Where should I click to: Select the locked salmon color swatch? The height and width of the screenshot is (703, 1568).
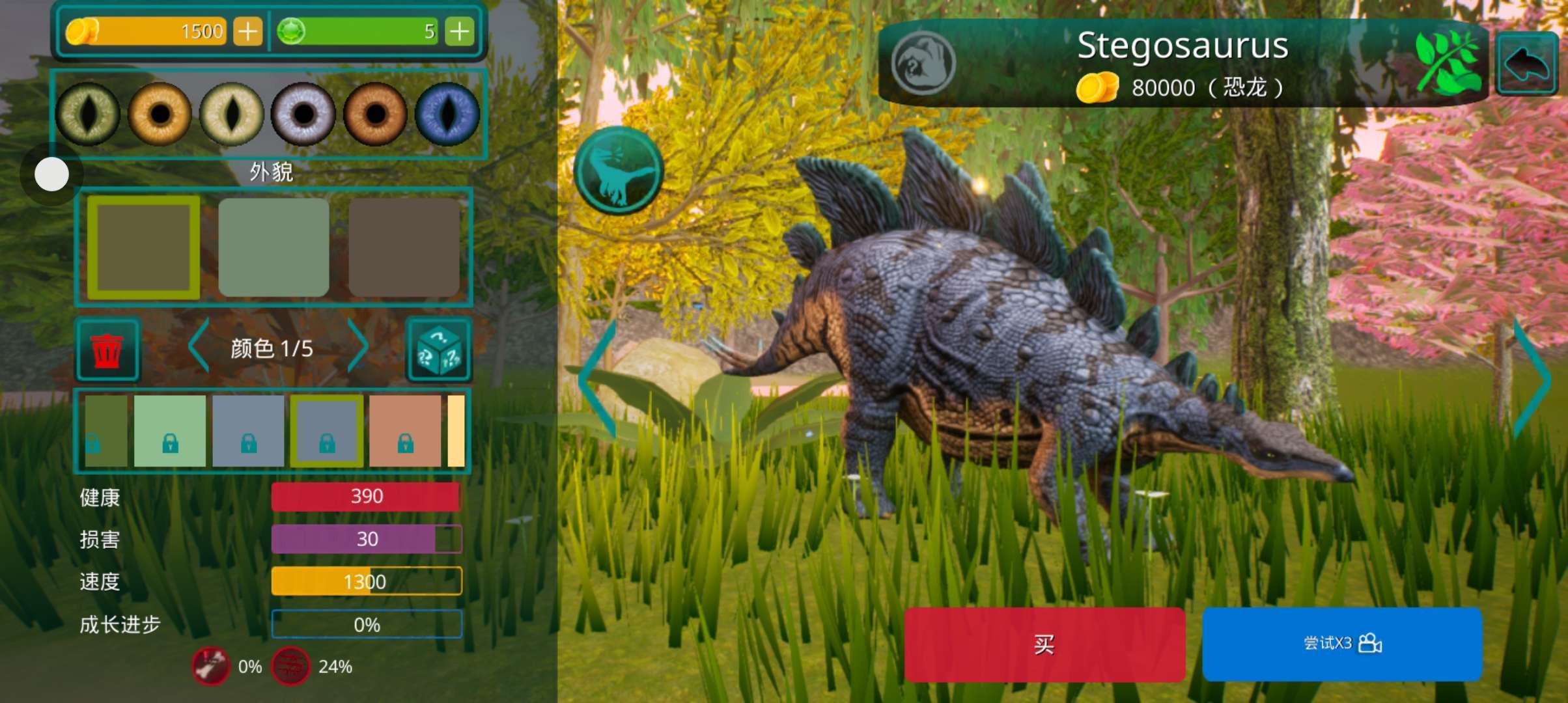[405, 430]
